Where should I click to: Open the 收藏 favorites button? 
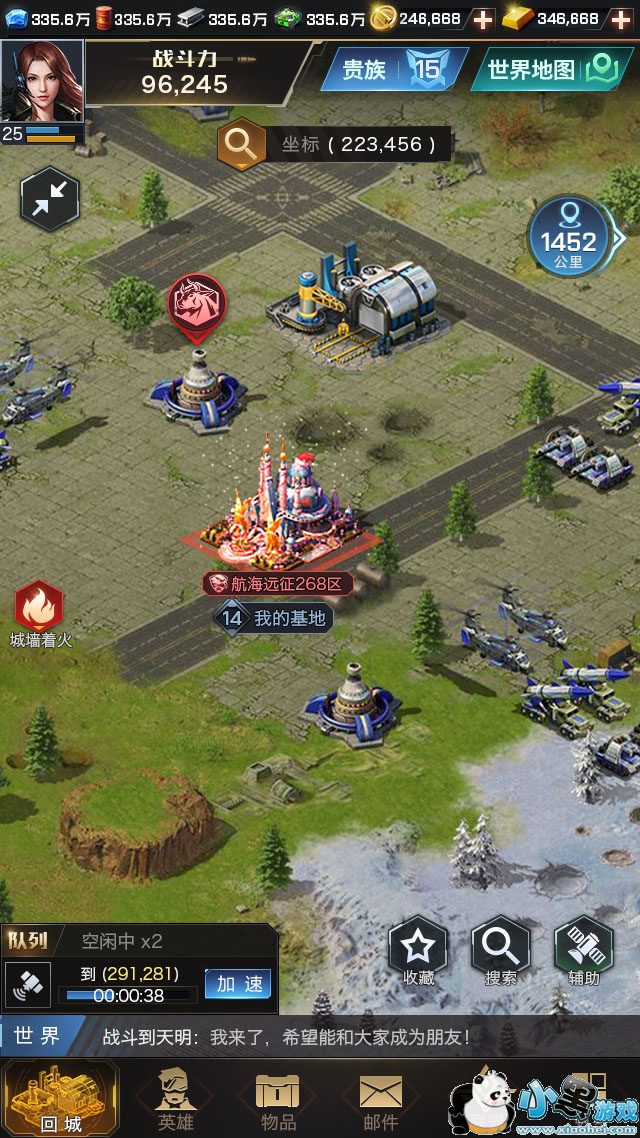pyautogui.click(x=418, y=951)
